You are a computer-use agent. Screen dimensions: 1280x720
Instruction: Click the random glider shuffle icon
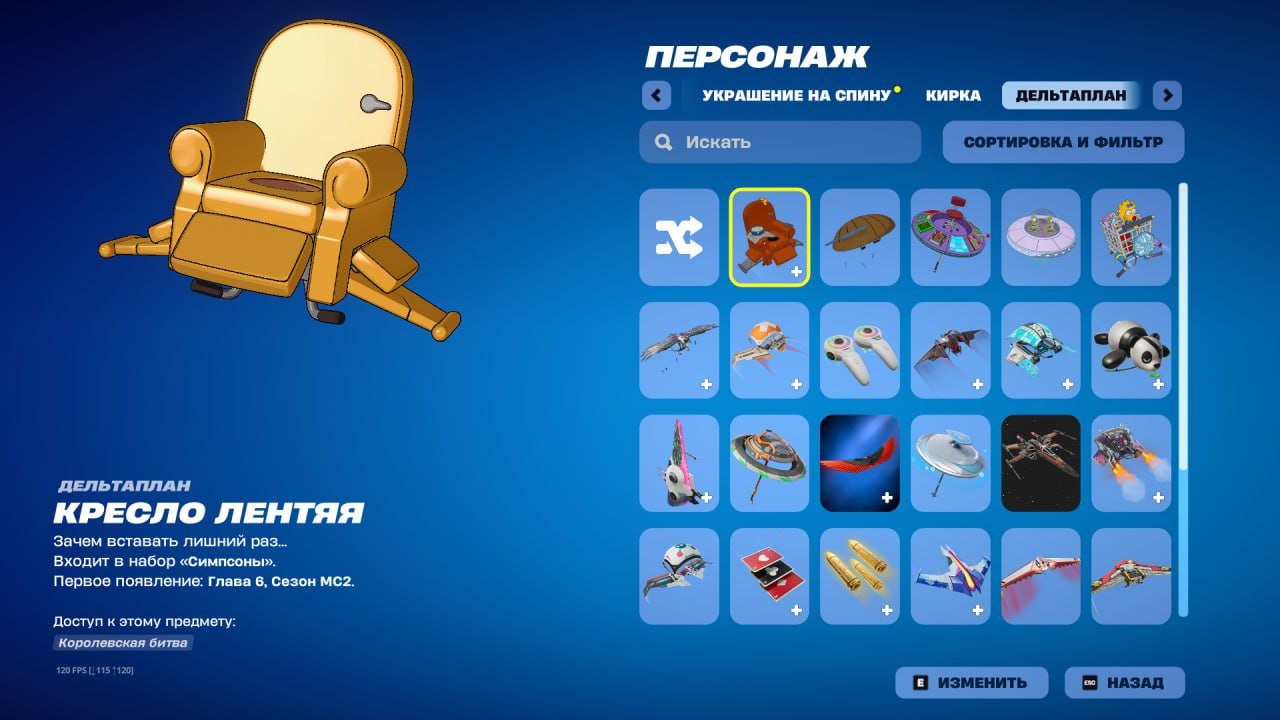coord(678,235)
